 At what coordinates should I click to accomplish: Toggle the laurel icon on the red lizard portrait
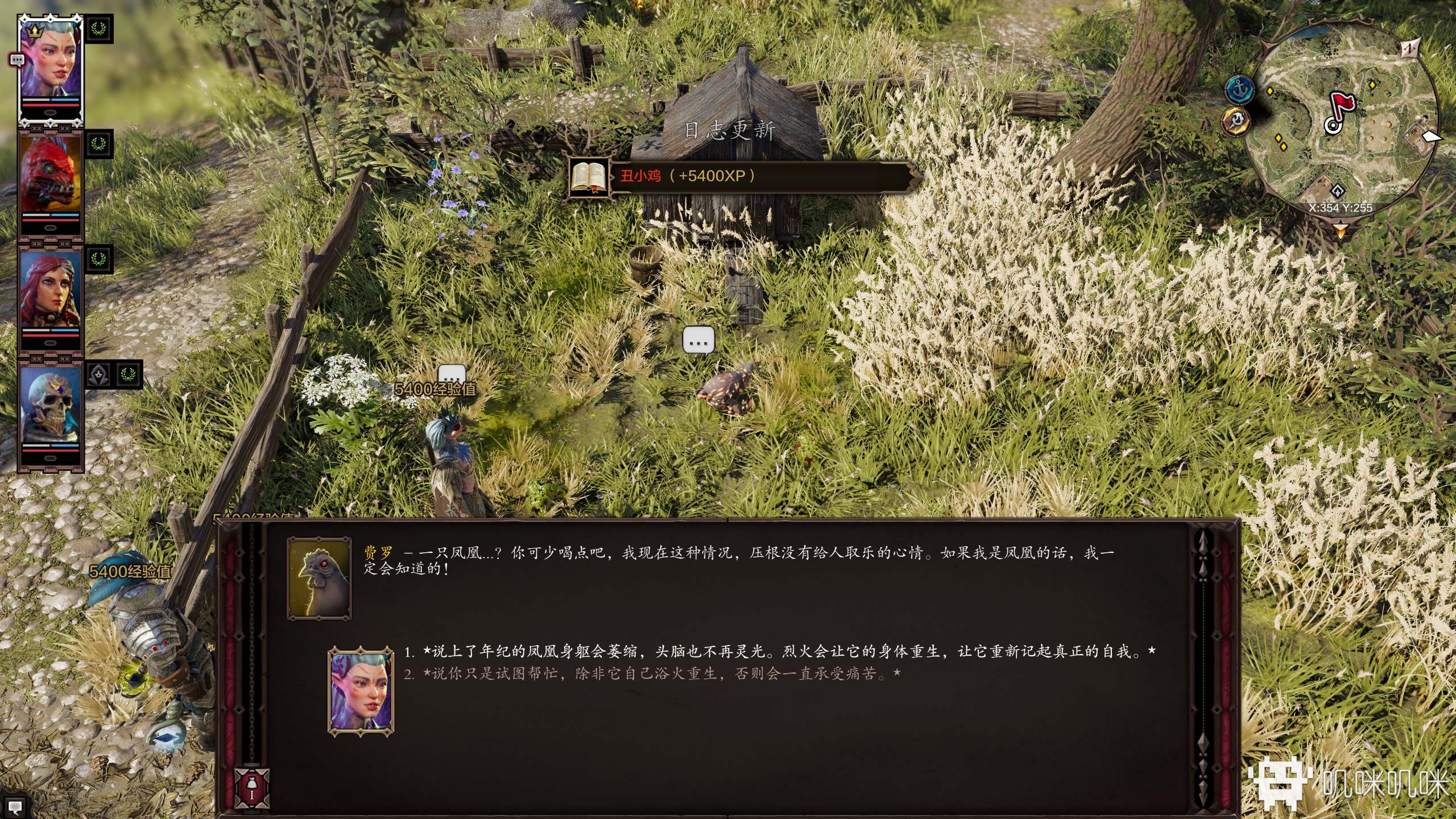[97, 143]
